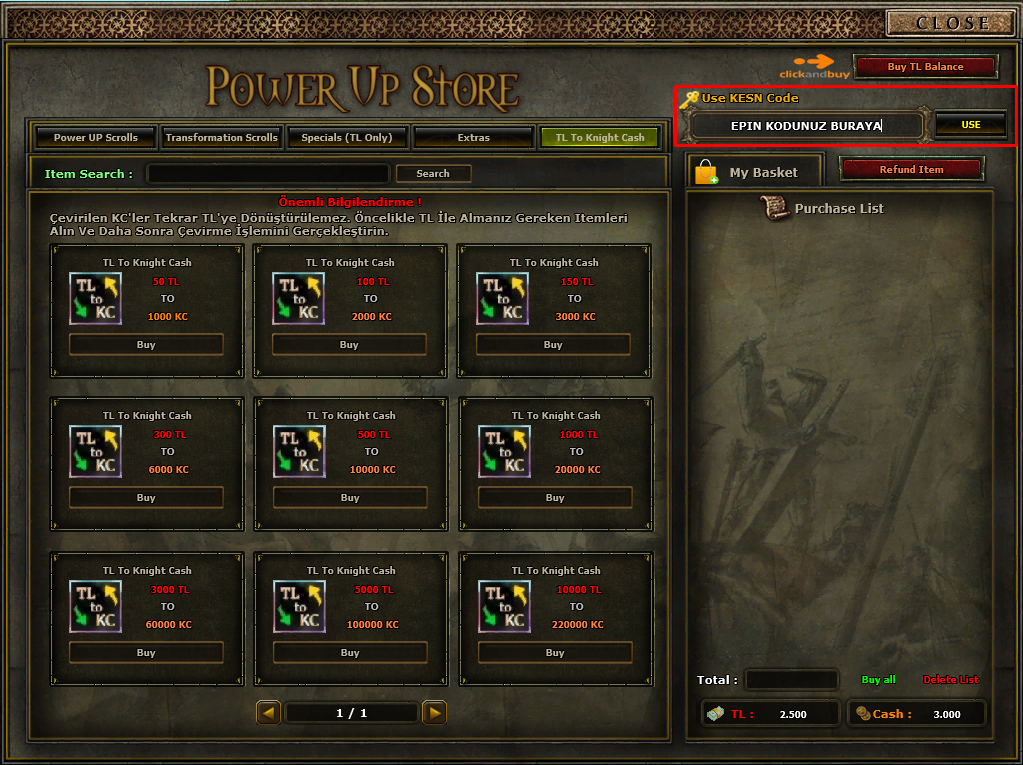Focus the Item Search text box
Image resolution: width=1023 pixels, height=765 pixels.
tap(267, 174)
